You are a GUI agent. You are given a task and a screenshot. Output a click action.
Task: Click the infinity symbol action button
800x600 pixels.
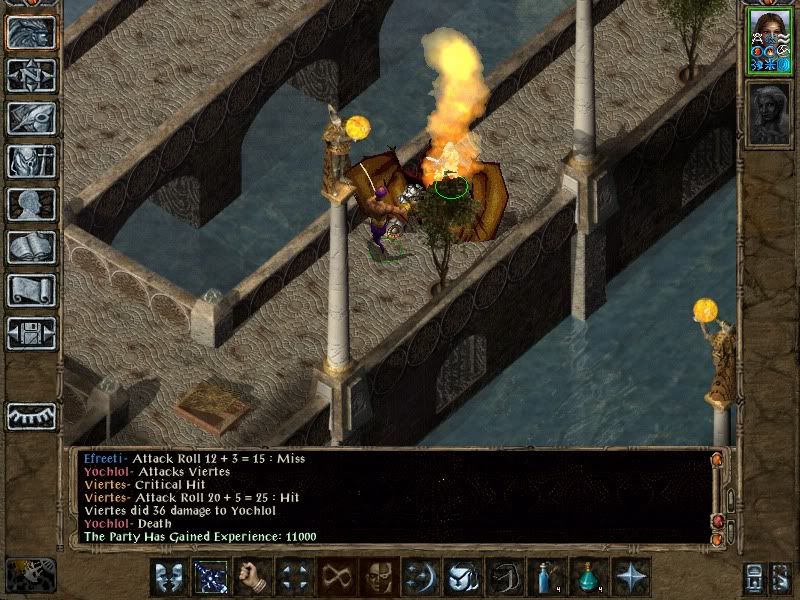coord(337,577)
